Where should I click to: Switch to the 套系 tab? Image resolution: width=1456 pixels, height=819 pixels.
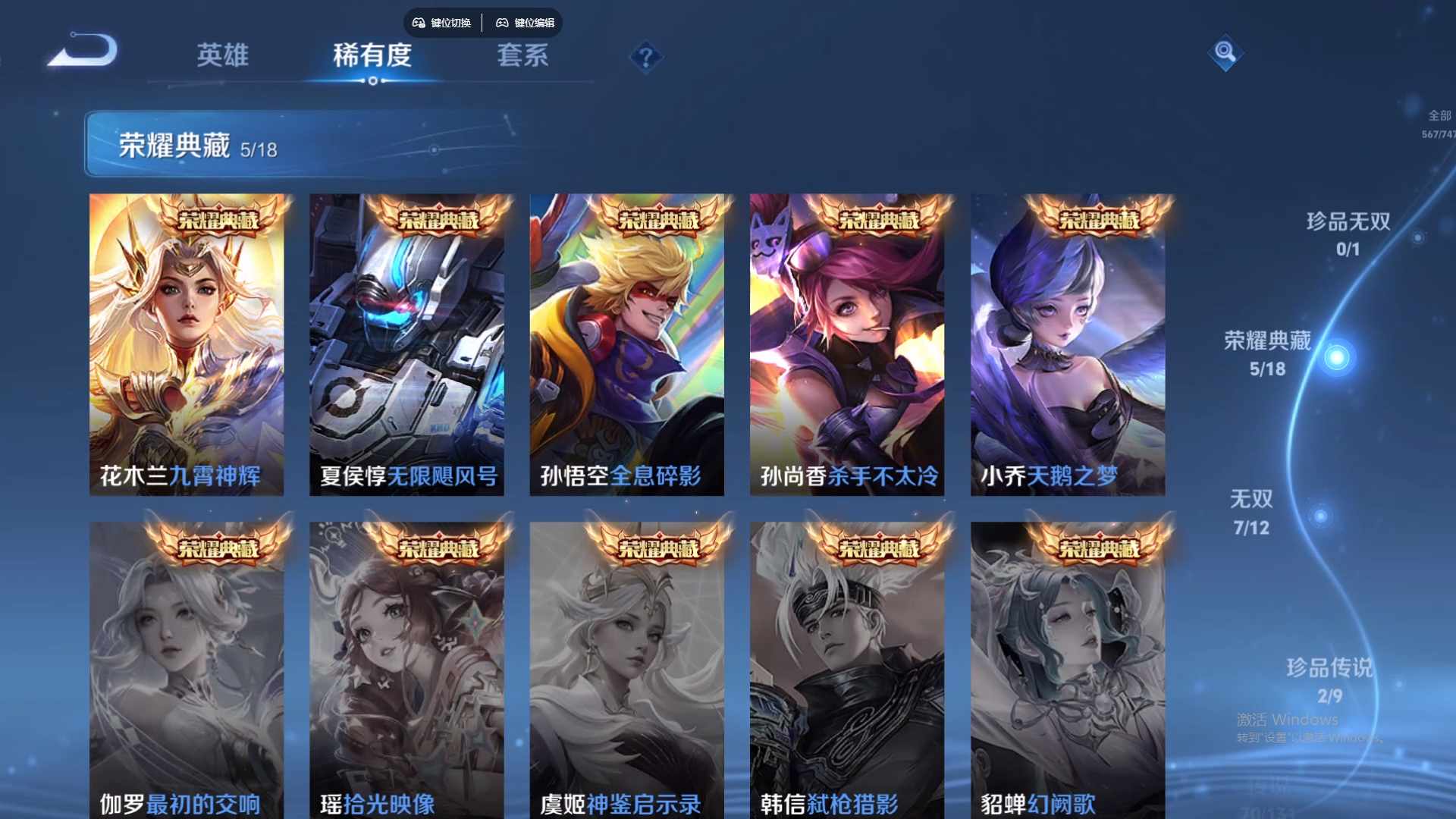(x=523, y=56)
